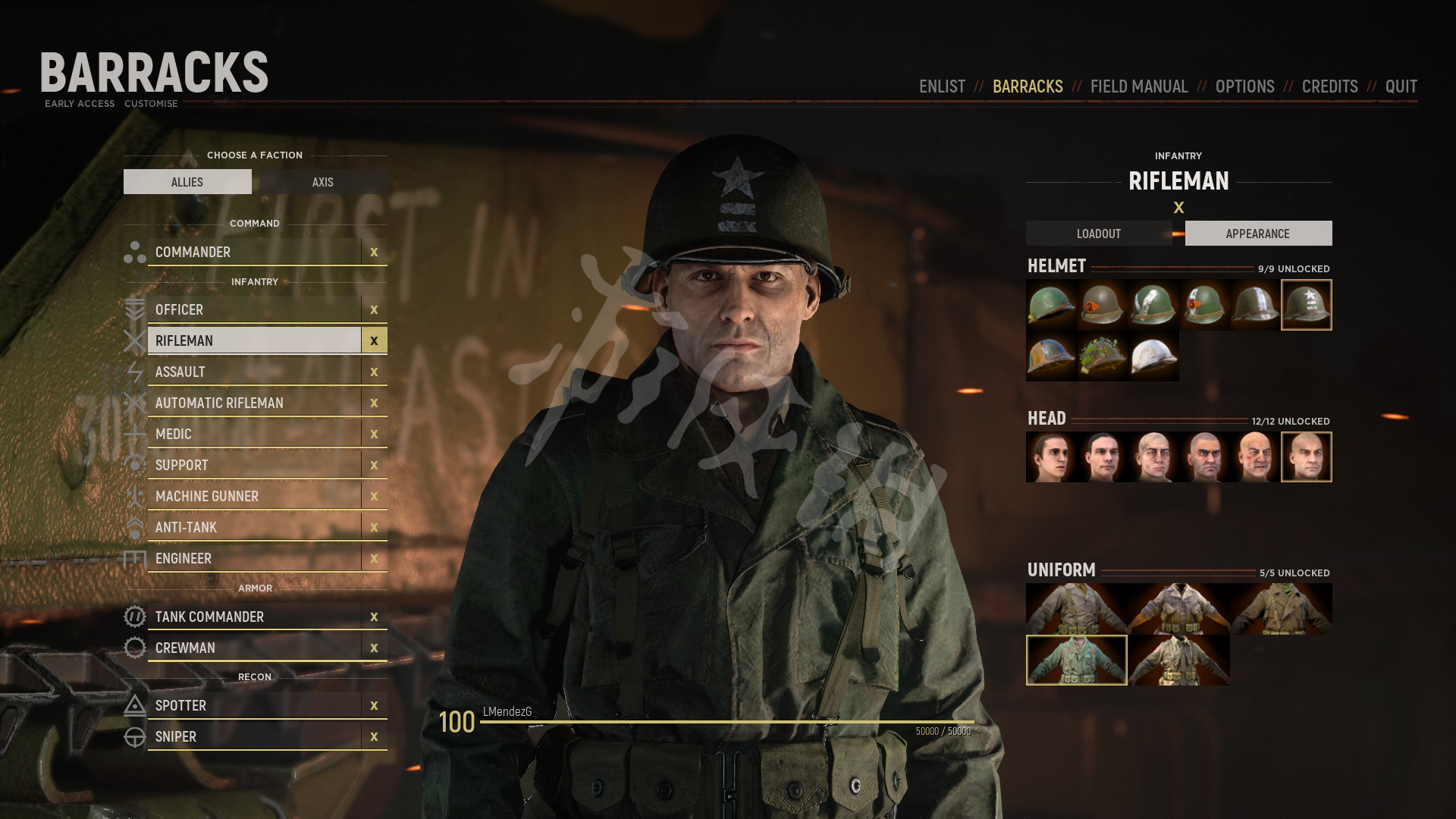The width and height of the screenshot is (1456, 819).
Task: Pick the first head with dark hair
Action: pos(1051,457)
